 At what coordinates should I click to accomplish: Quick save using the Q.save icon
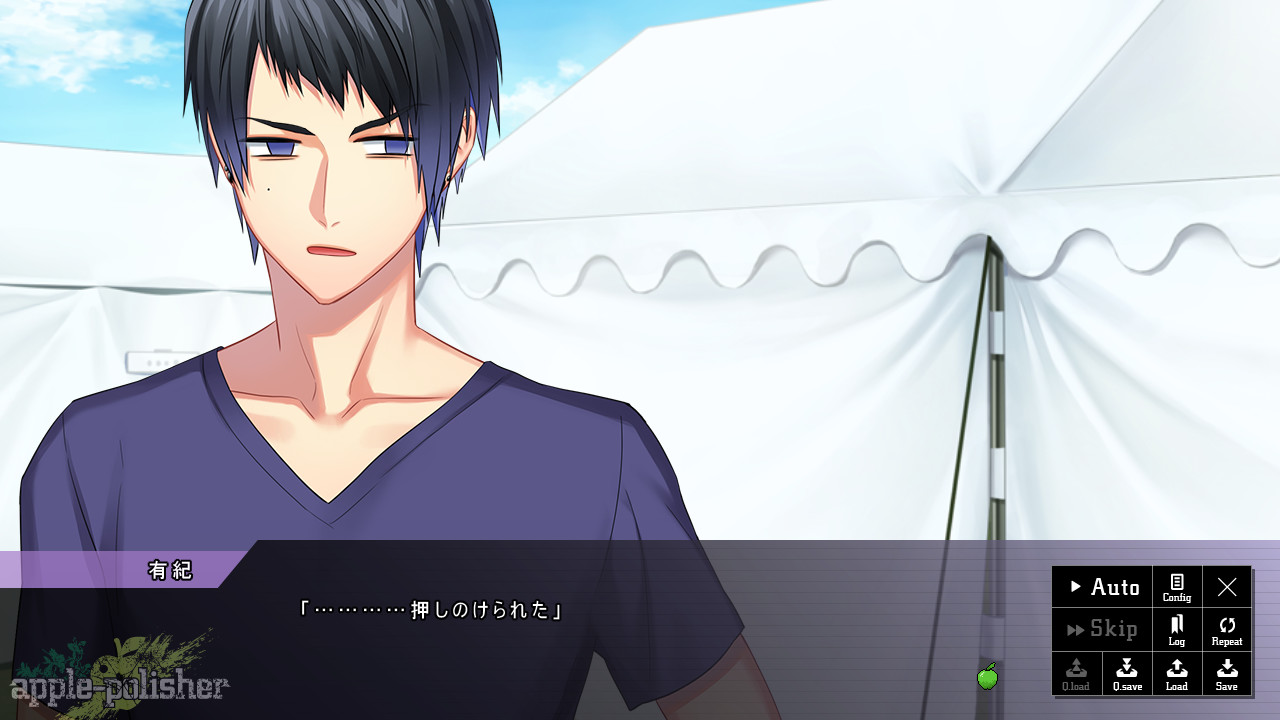click(x=1126, y=673)
